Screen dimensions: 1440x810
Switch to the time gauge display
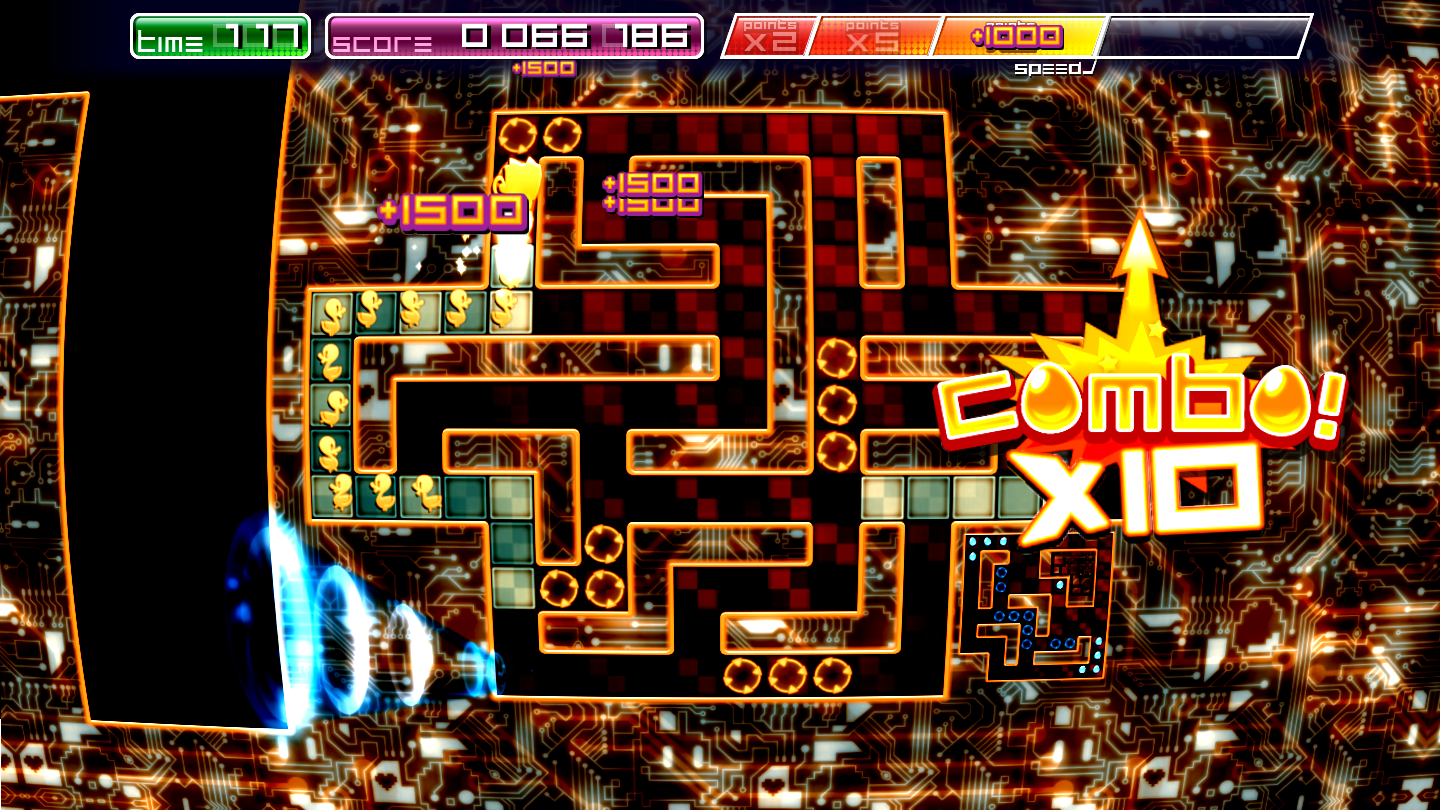coord(218,33)
